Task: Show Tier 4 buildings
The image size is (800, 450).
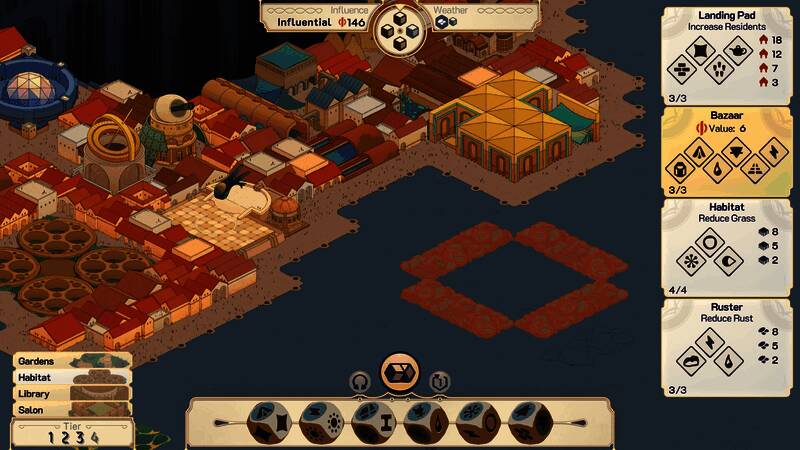Action: (x=95, y=436)
